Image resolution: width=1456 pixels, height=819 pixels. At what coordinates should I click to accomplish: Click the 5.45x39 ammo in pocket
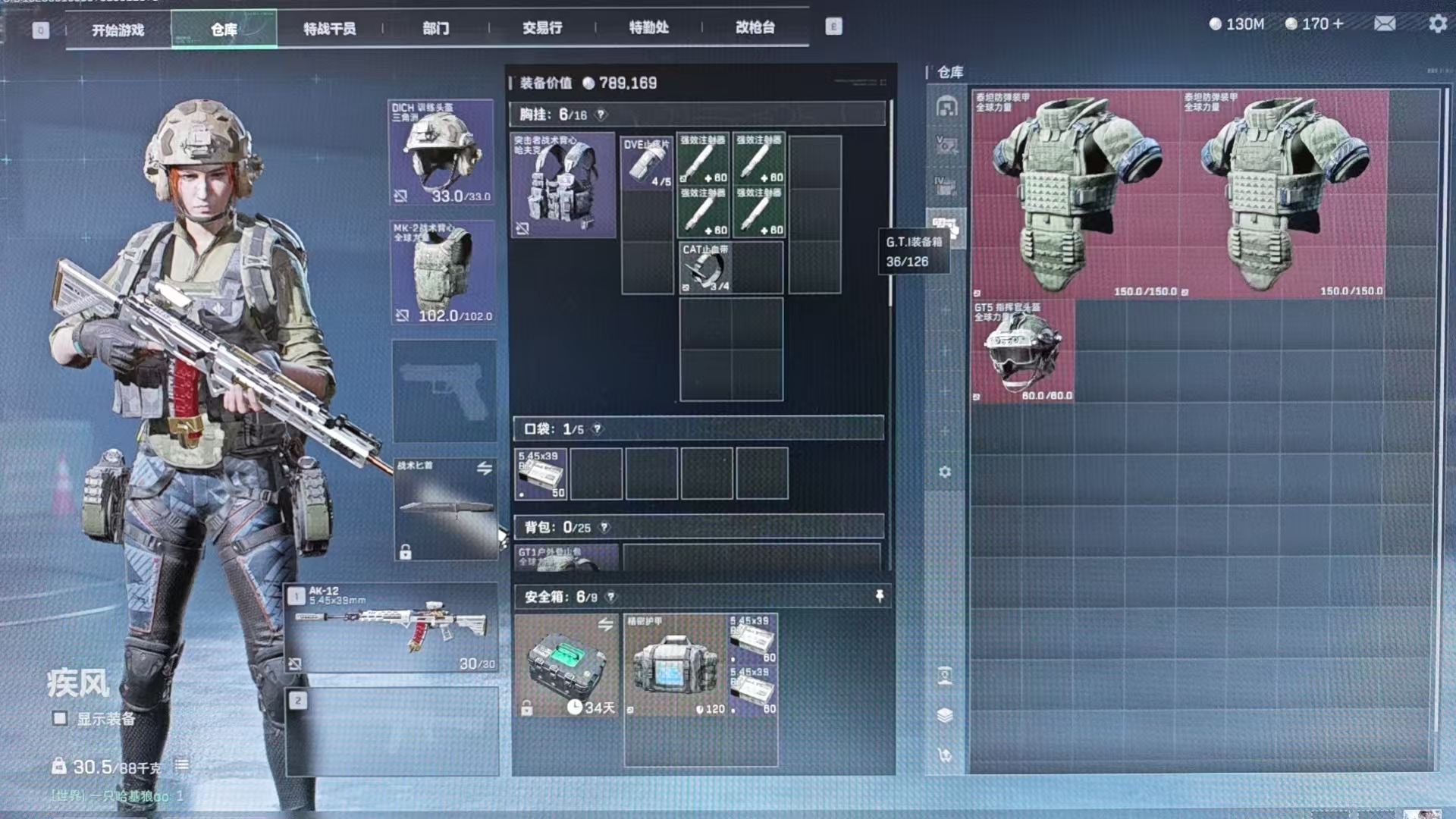pos(541,474)
